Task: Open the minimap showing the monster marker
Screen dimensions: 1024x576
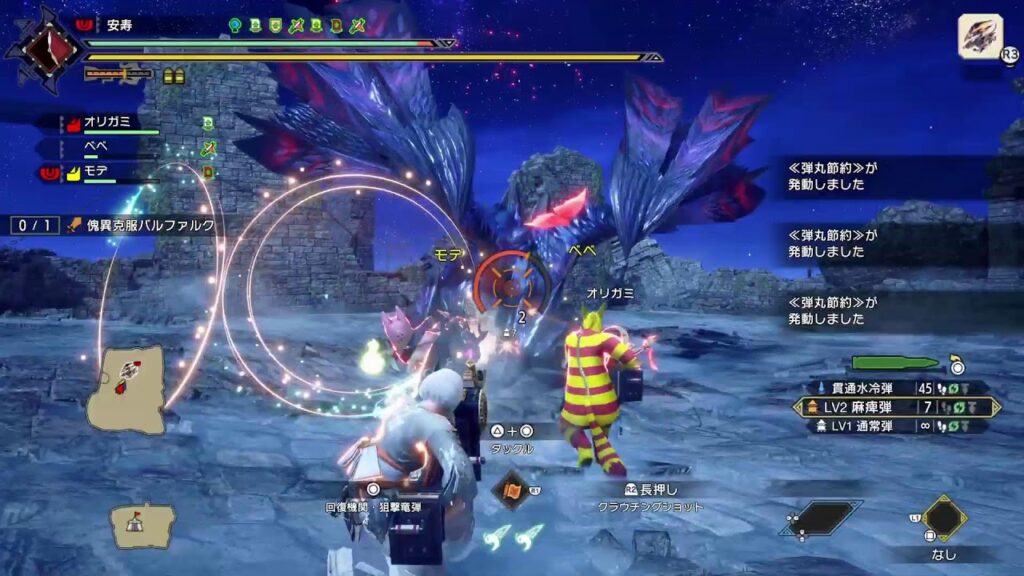Action: coord(127,390)
